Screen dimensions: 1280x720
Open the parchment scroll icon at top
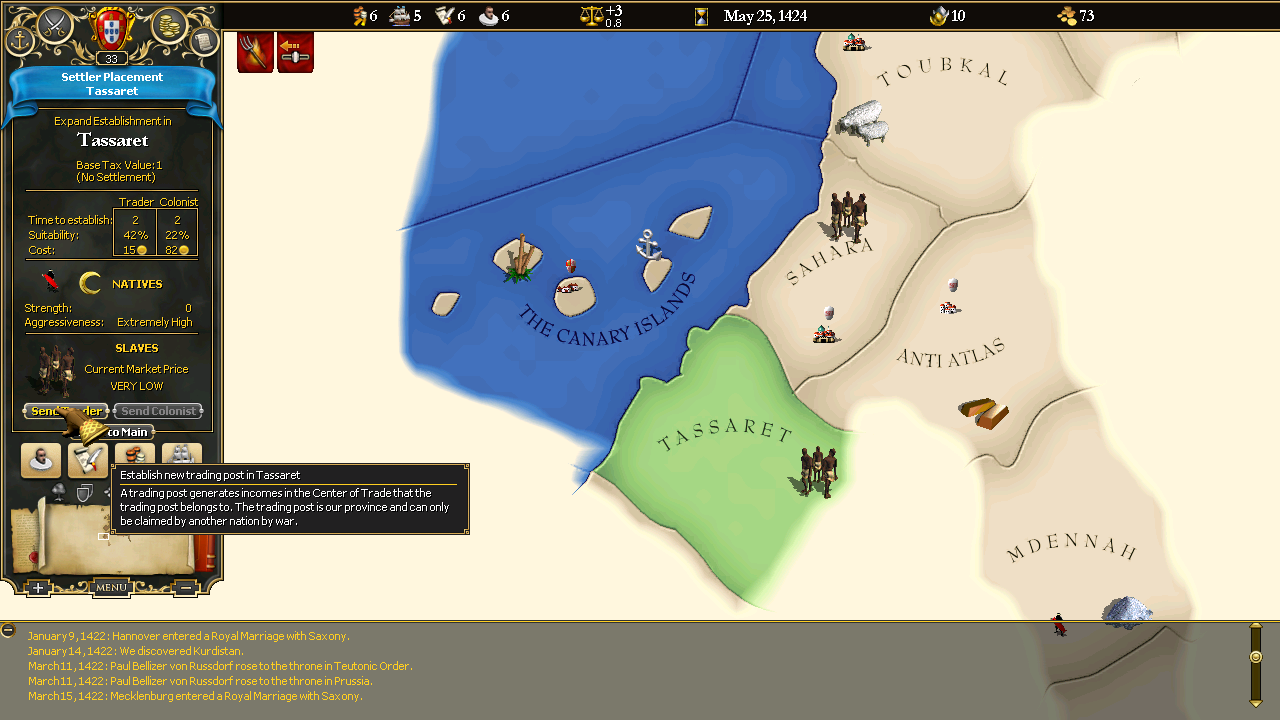click(203, 41)
